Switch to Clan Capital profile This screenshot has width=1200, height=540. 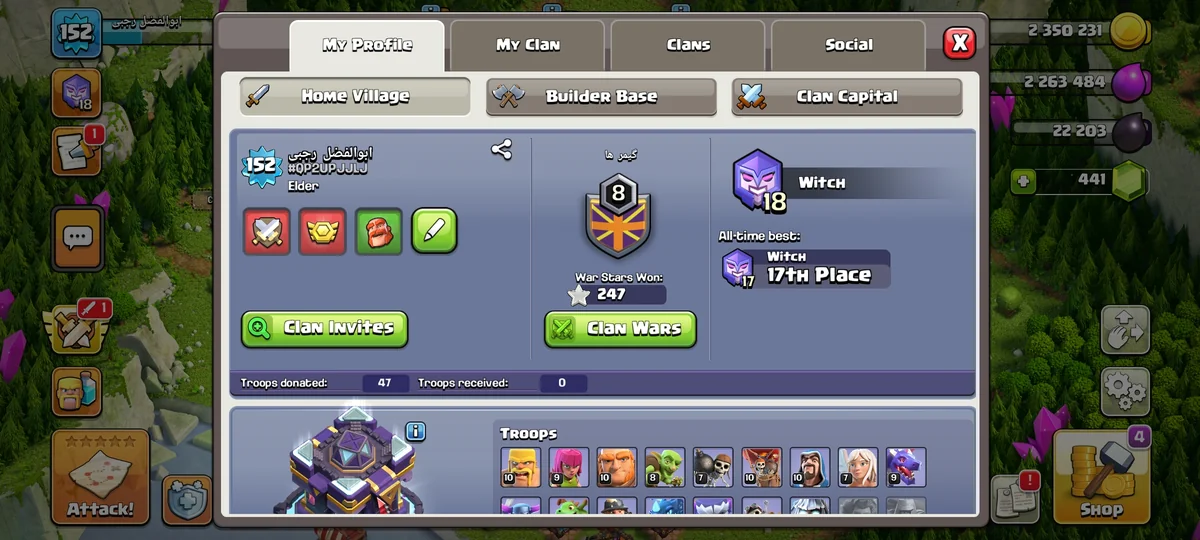pyautogui.click(x=846, y=97)
